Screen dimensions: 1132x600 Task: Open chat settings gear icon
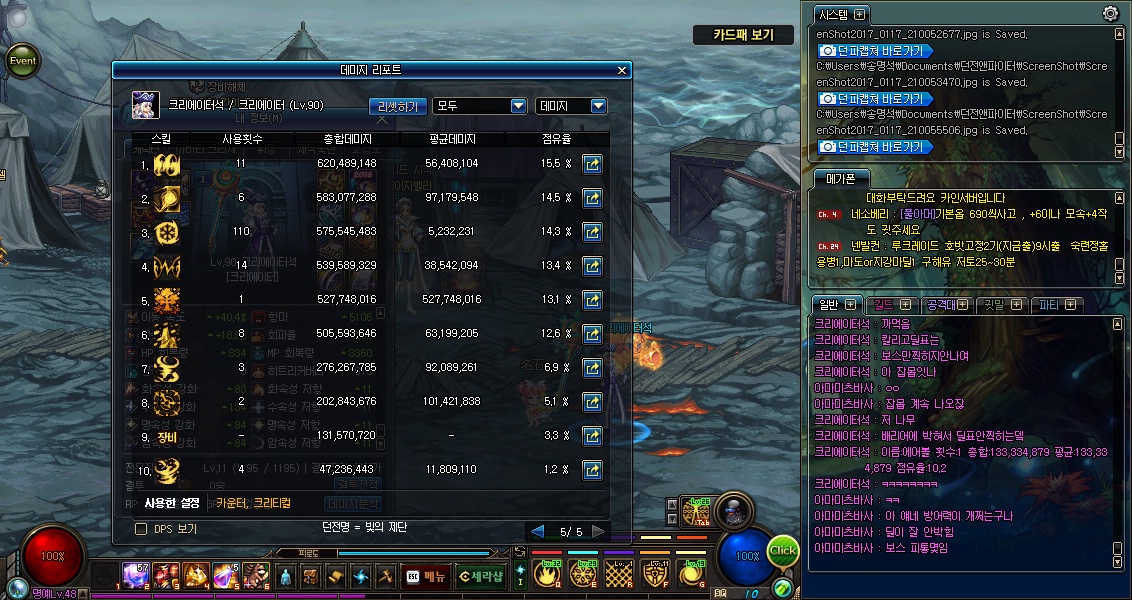coord(1110,13)
